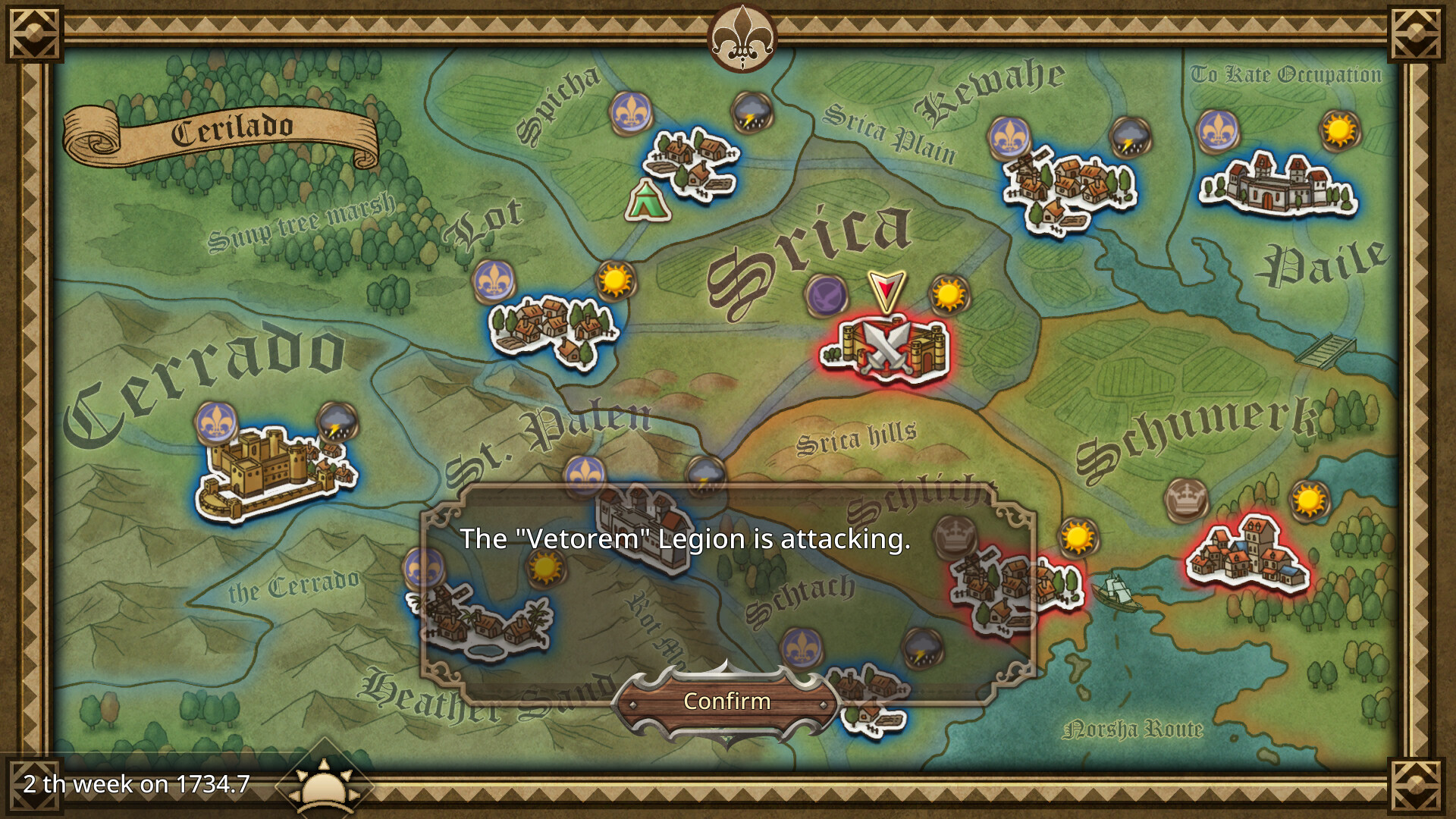Click the sun emblem beside the week counter
1456x819 pixels.
coord(325,789)
